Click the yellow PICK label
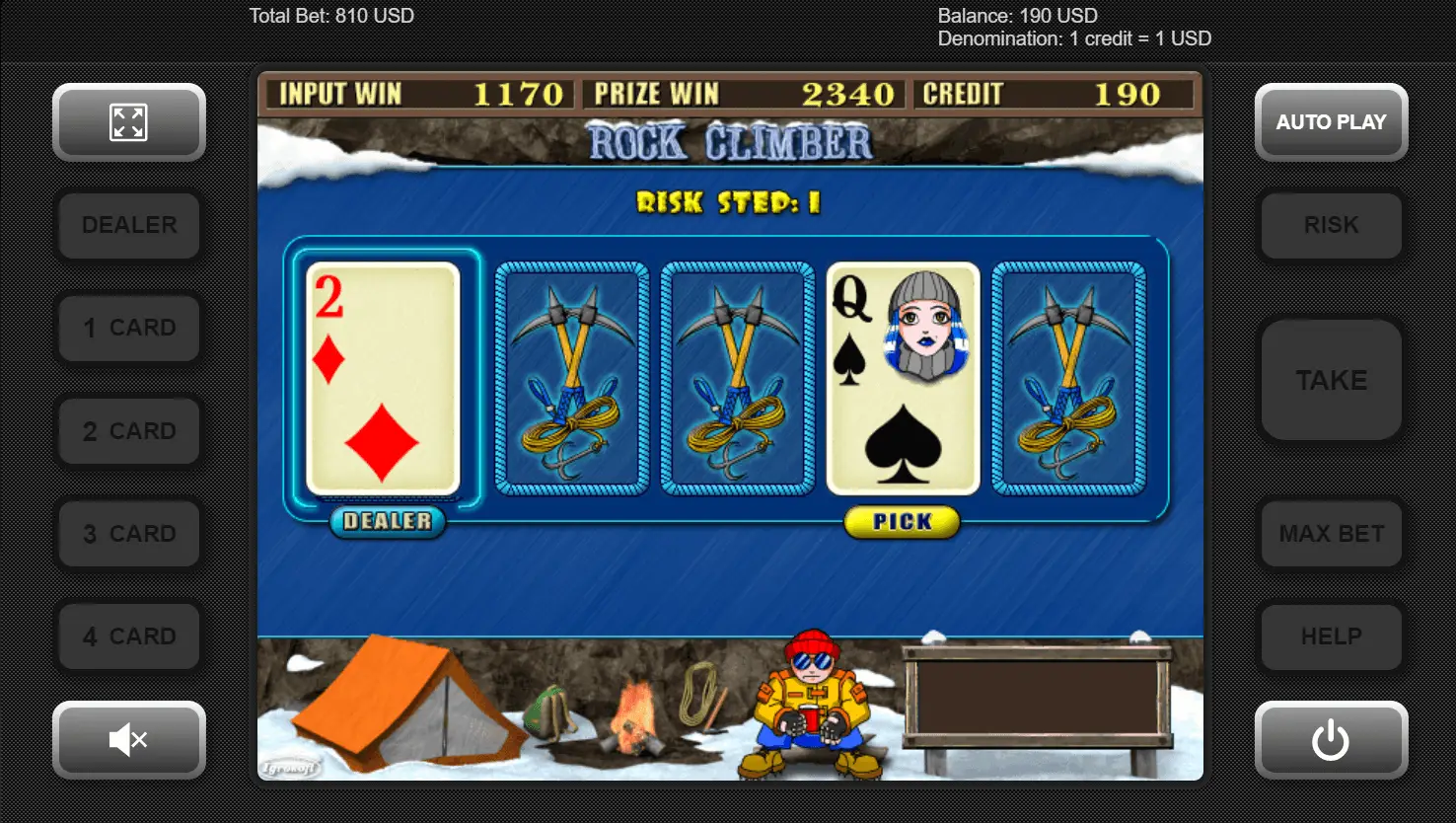Viewport: 1456px width, 823px height. (x=902, y=522)
